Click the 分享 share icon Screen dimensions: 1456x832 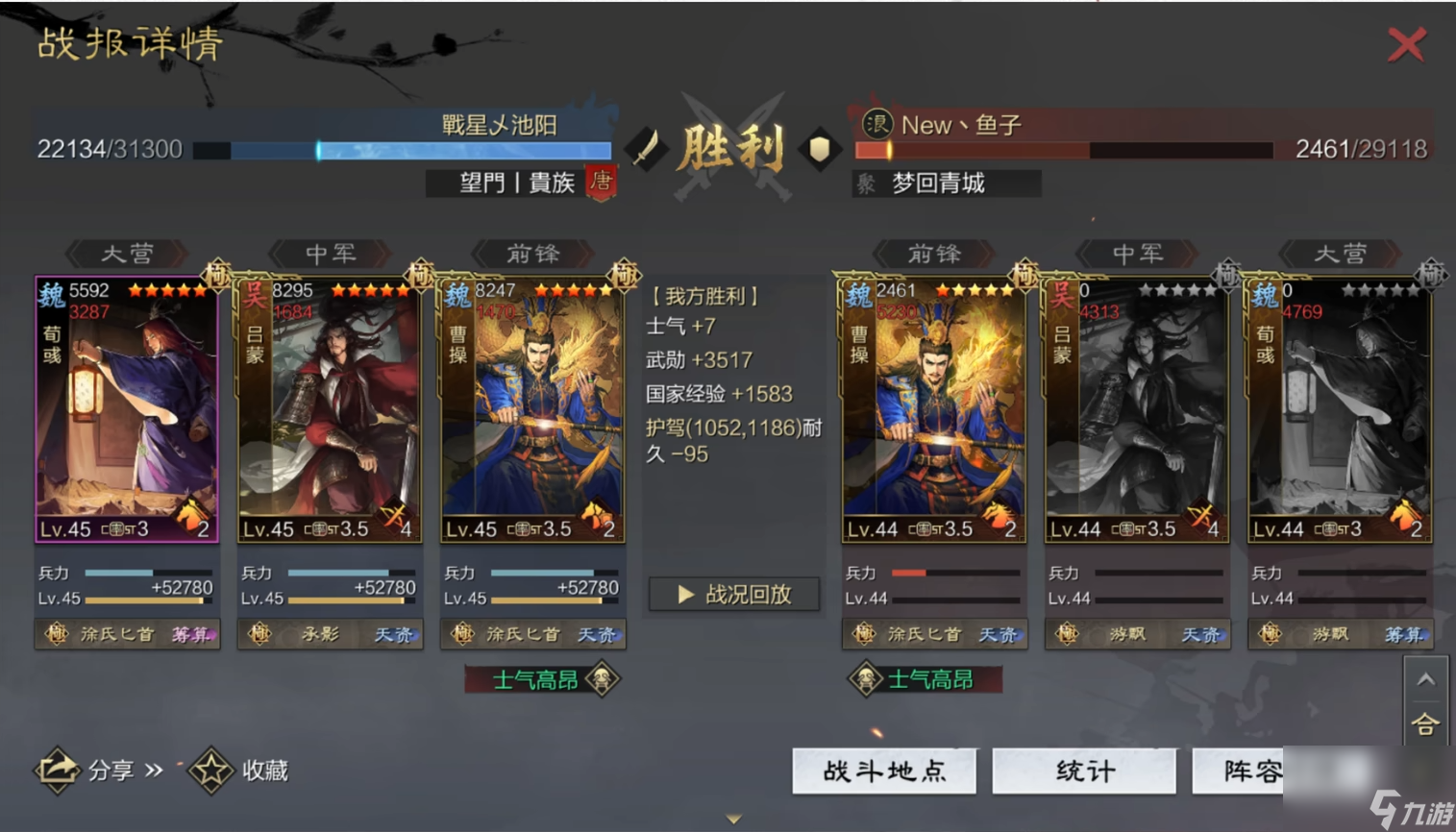point(60,769)
